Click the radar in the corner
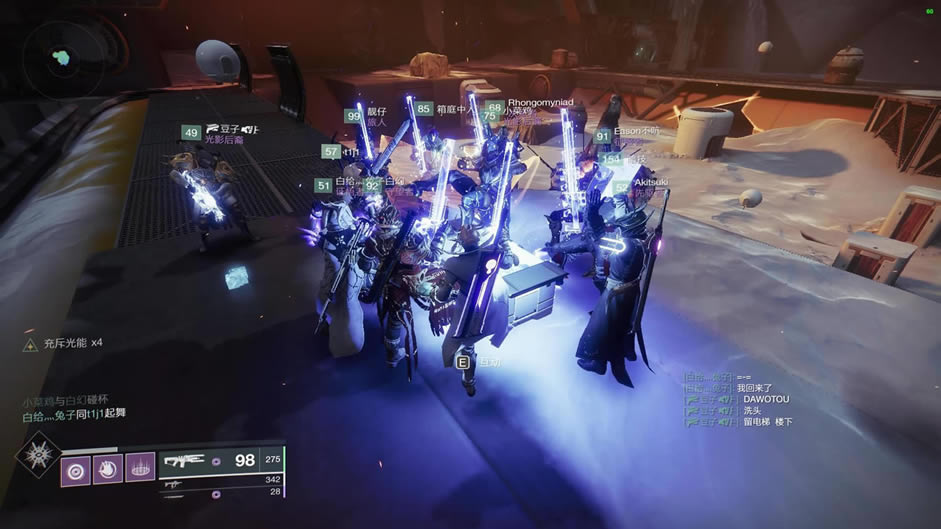Viewport: 941px width, 529px height. [61, 53]
